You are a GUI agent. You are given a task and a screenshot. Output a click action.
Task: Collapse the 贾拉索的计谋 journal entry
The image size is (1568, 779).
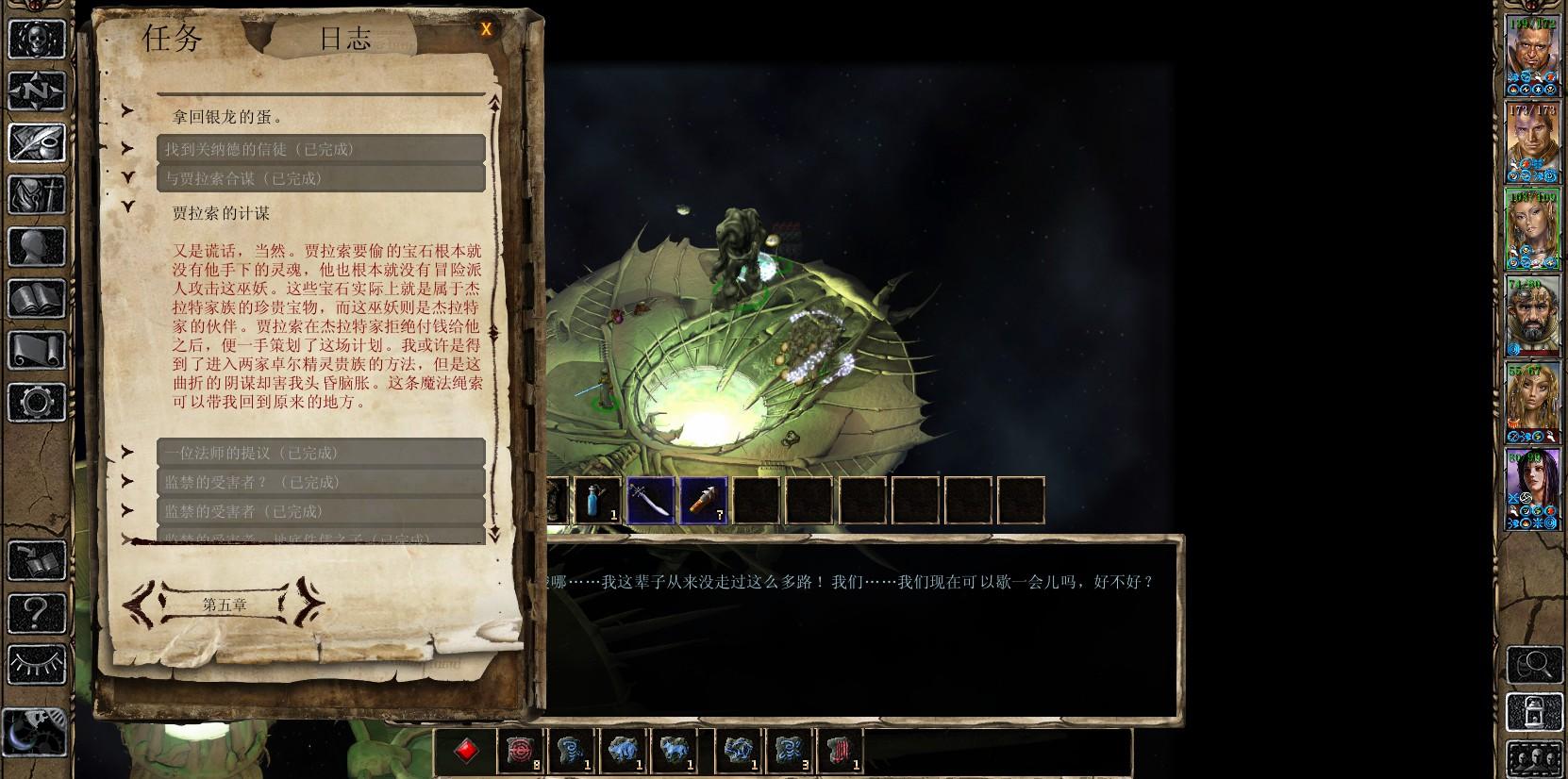tap(127, 207)
